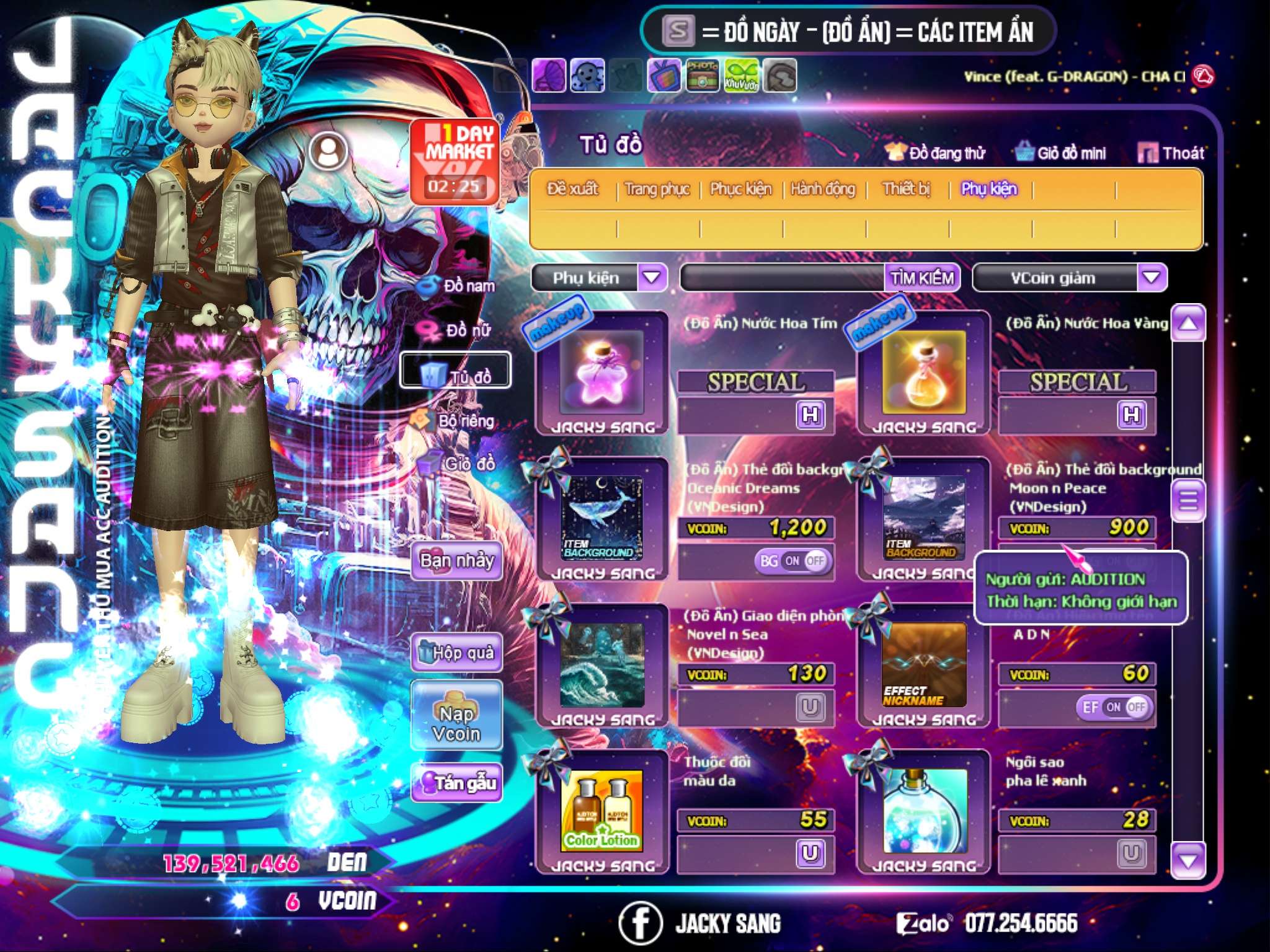
Task: Go to the Bạn nhảy menu
Action: point(456,561)
